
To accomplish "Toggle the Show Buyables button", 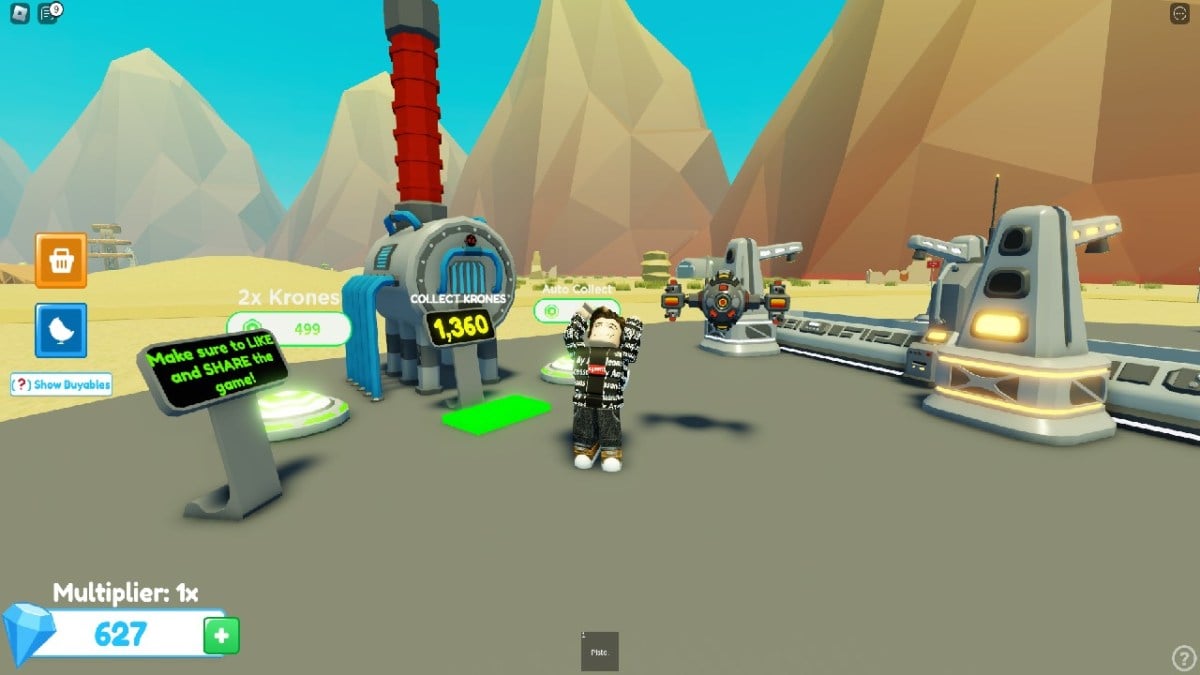I will [x=61, y=385].
